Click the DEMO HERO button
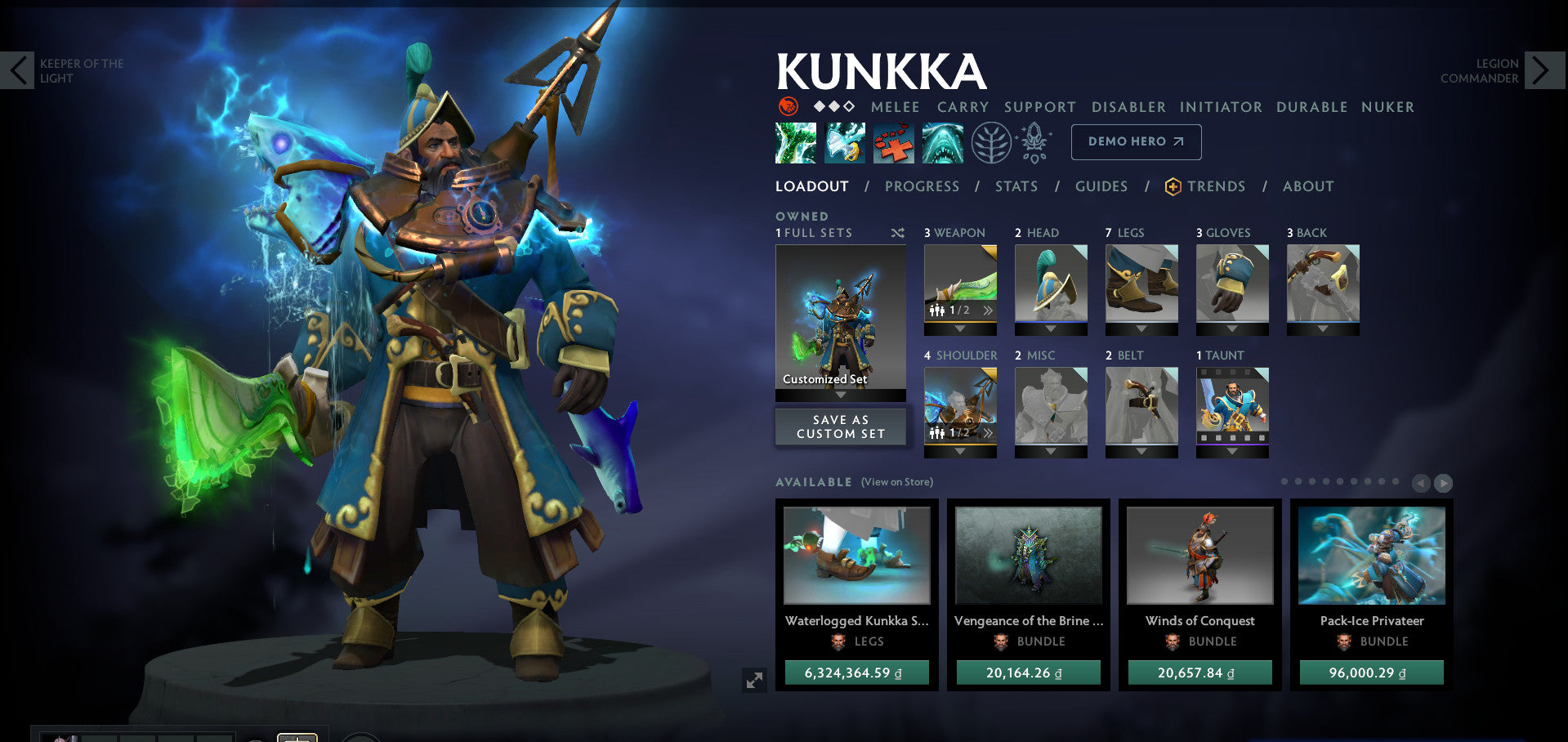This screenshot has width=1568, height=742. [x=1135, y=141]
